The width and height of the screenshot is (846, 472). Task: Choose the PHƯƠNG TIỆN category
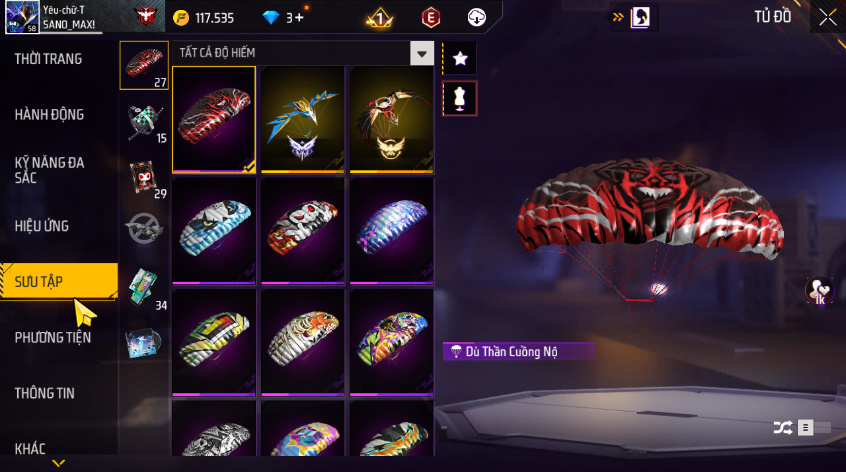[53, 337]
